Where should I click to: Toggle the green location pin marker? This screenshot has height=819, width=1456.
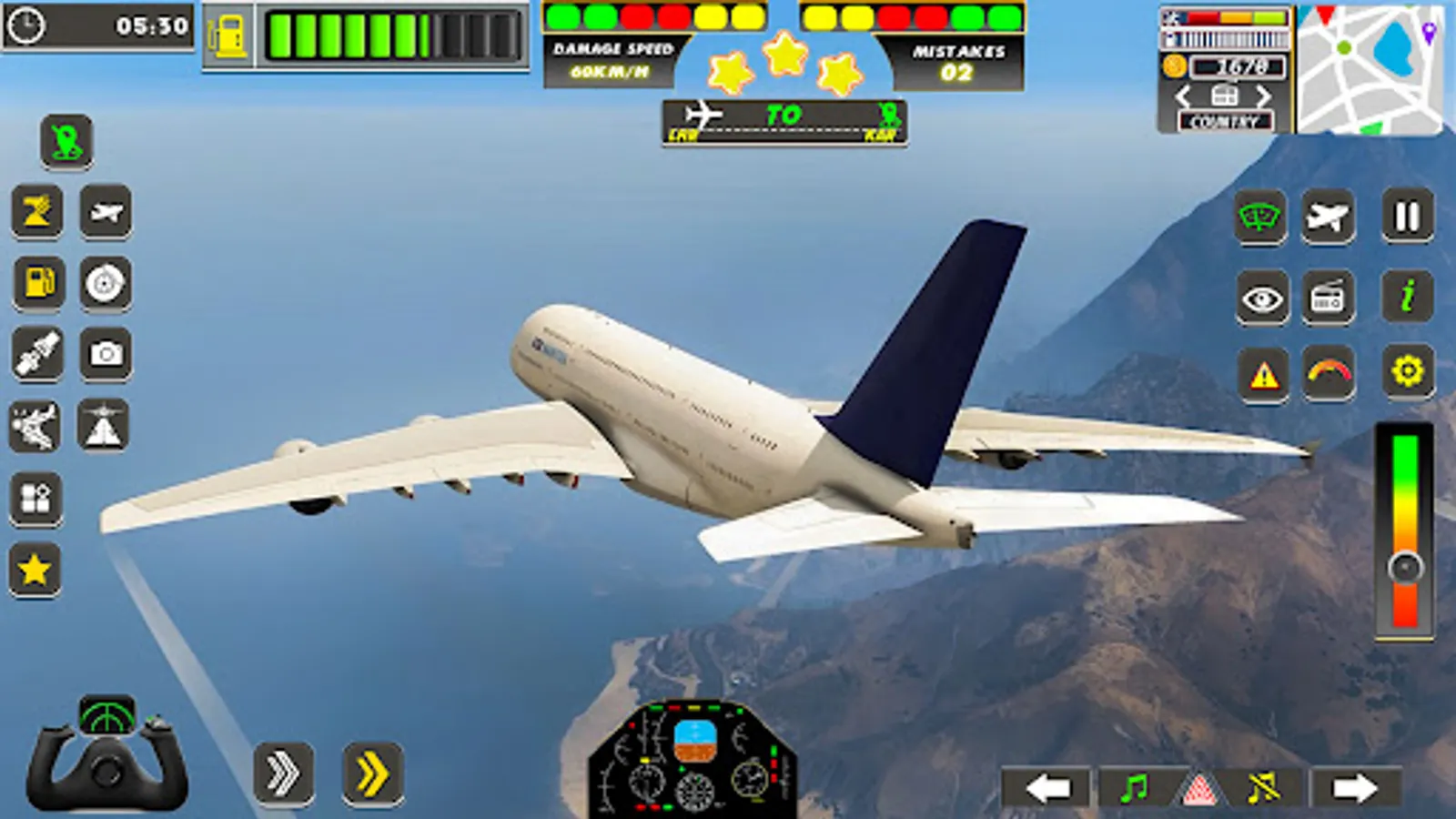65,139
